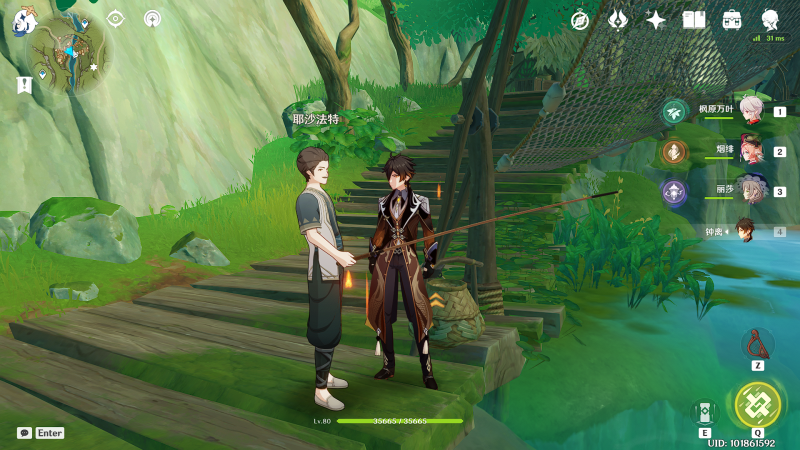Toggle the elemental sight eye icon

(116, 18)
